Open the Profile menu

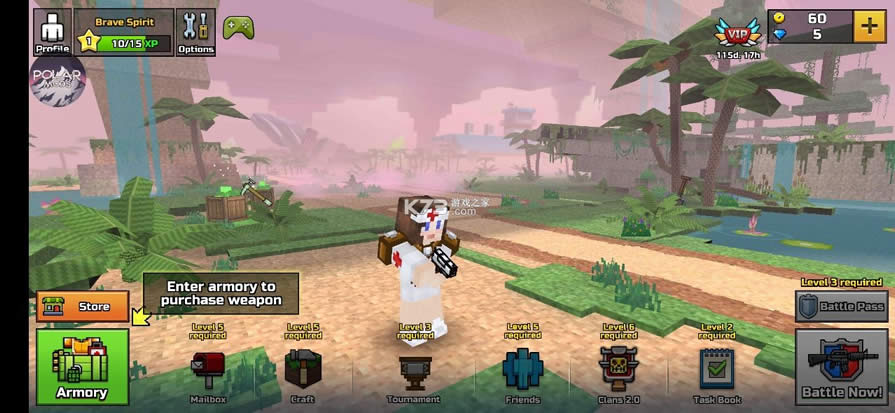[52, 30]
